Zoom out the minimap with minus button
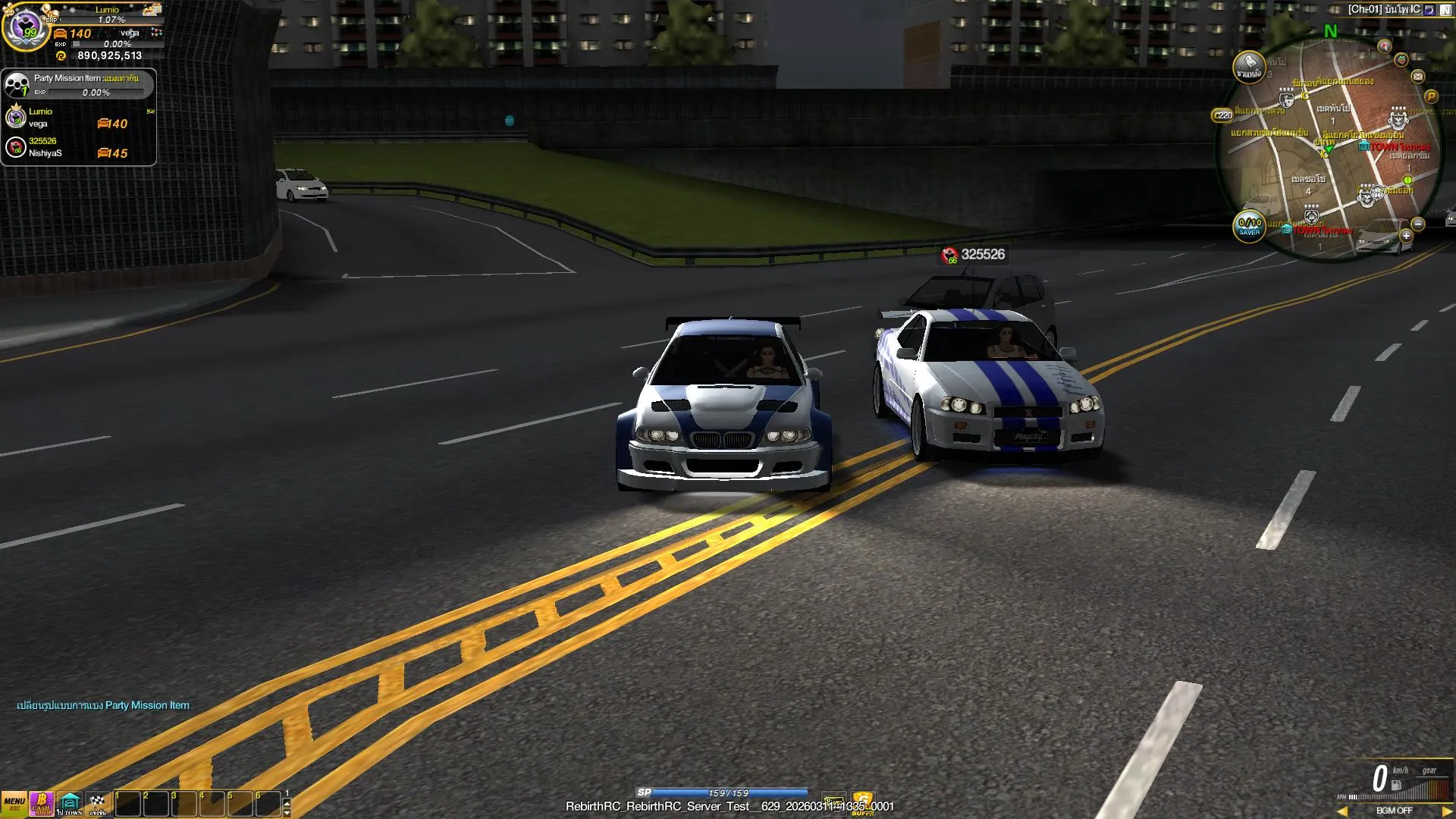Screen dimensions: 1456x819 pos(1418,224)
